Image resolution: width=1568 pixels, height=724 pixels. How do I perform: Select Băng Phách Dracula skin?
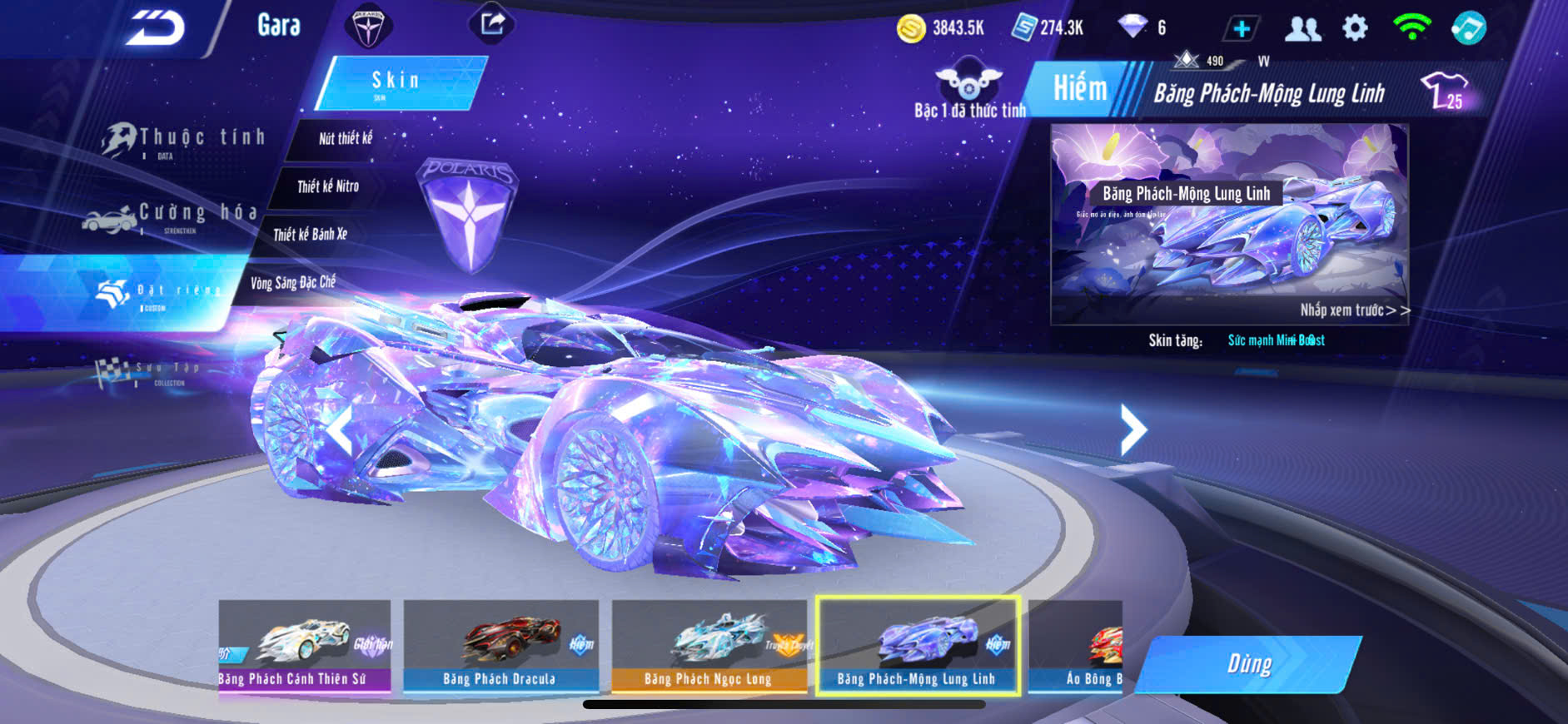tap(500, 646)
